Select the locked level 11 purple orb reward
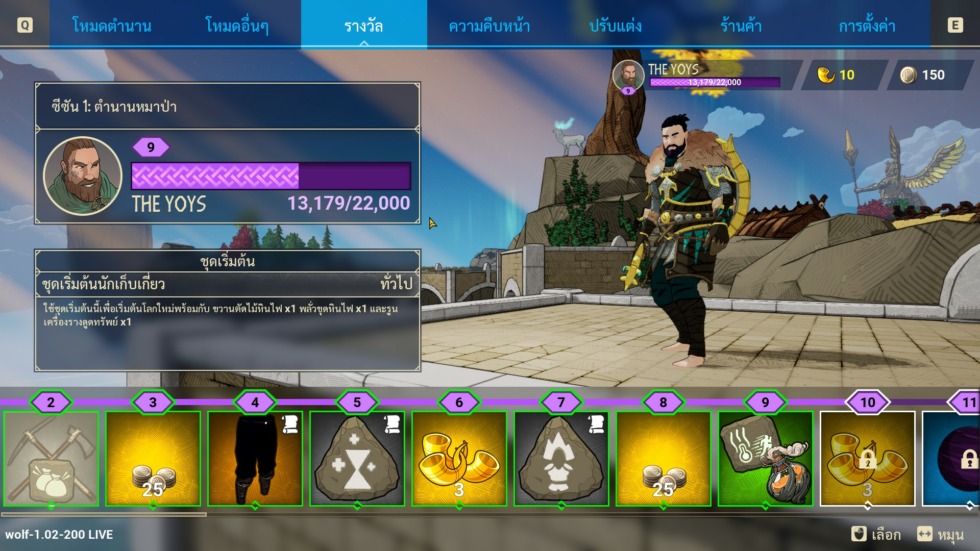980x551 pixels. [952, 458]
